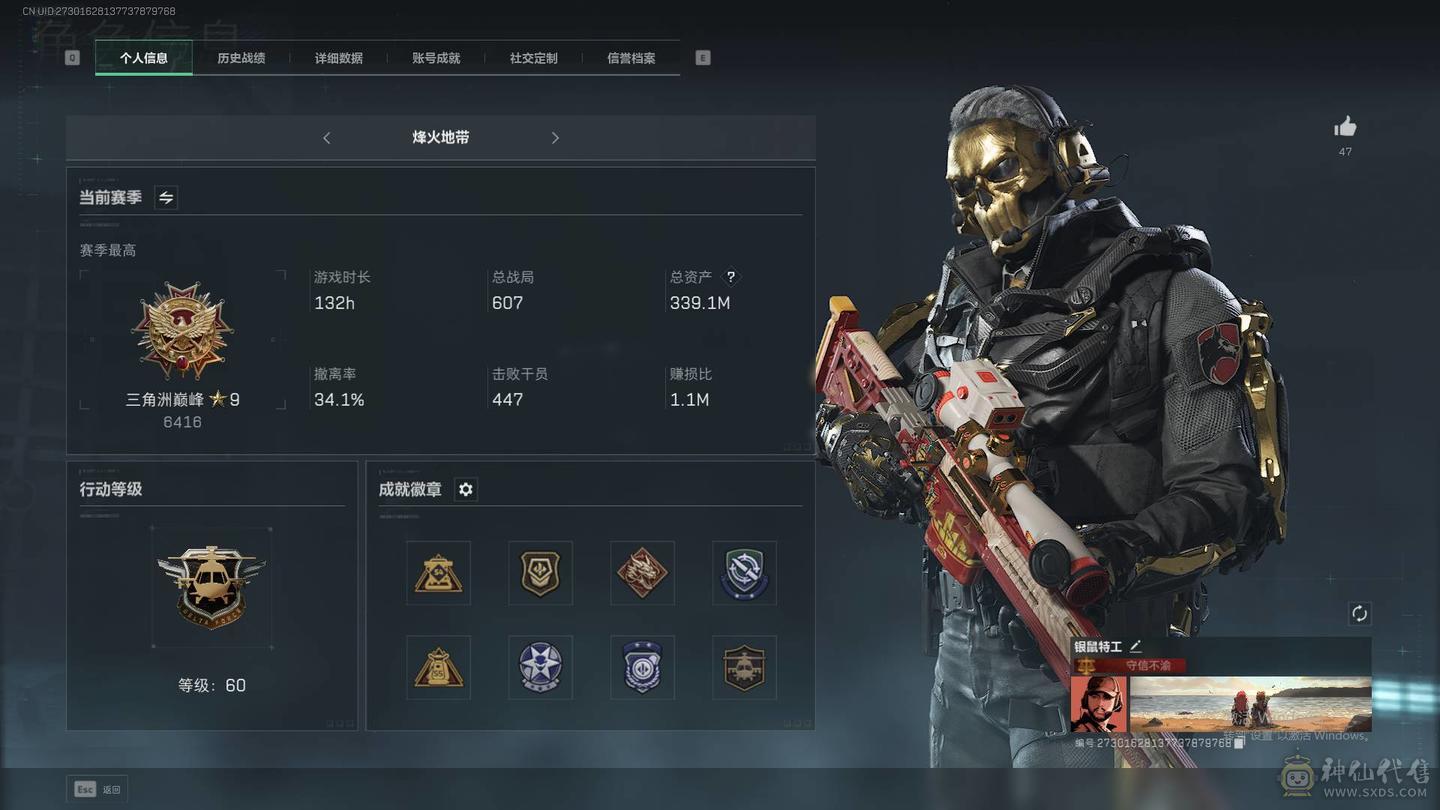Show the 账号成就 tab
The height and width of the screenshot is (810, 1440).
pyautogui.click(x=436, y=58)
